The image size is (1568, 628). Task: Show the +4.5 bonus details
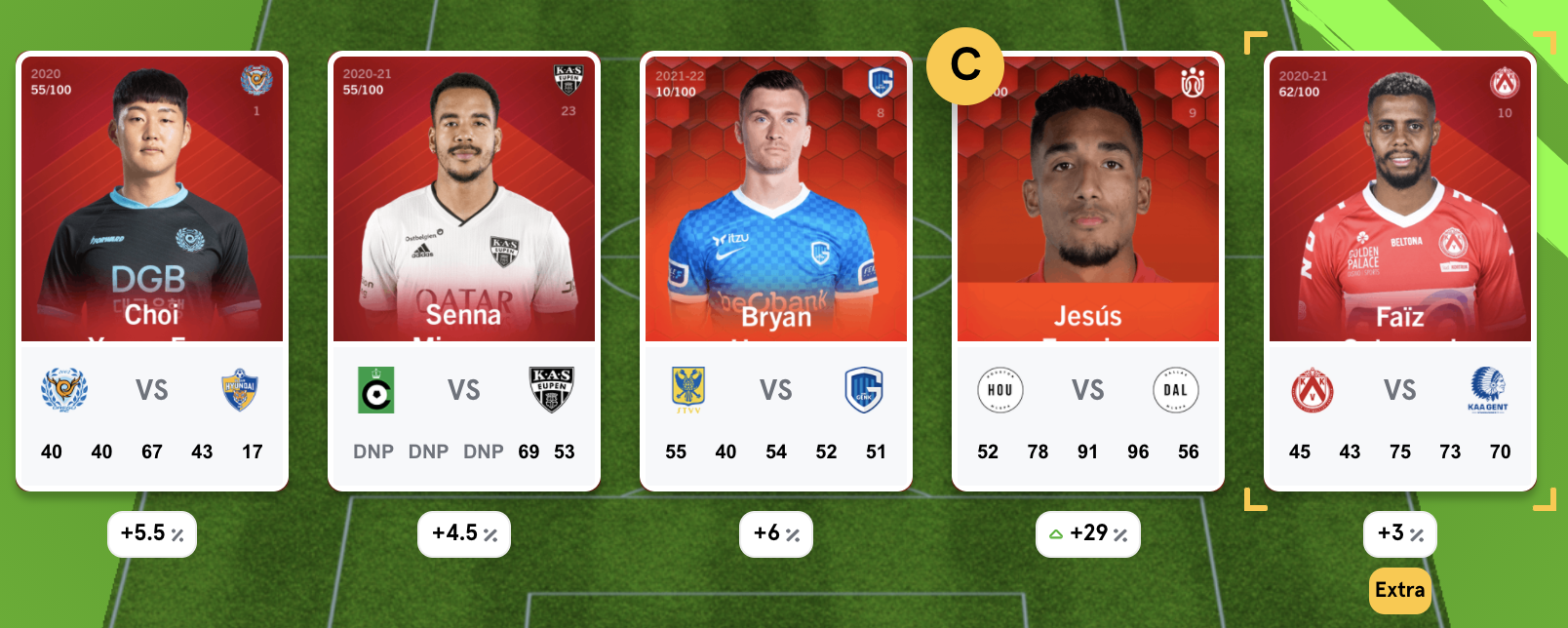464,533
